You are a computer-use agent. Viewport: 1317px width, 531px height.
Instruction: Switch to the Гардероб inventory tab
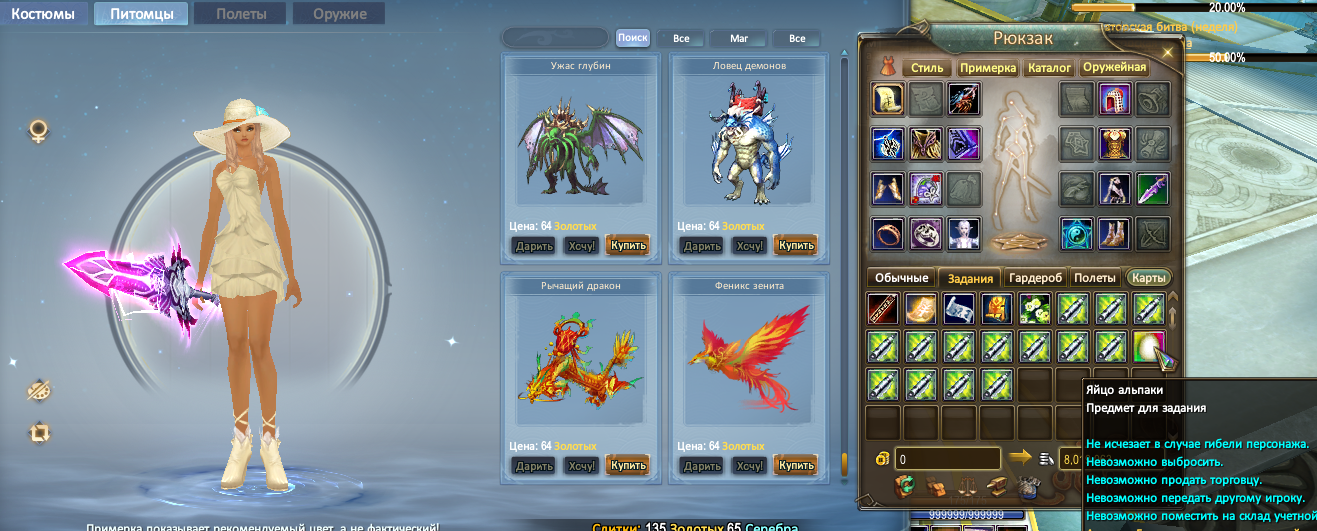1036,278
